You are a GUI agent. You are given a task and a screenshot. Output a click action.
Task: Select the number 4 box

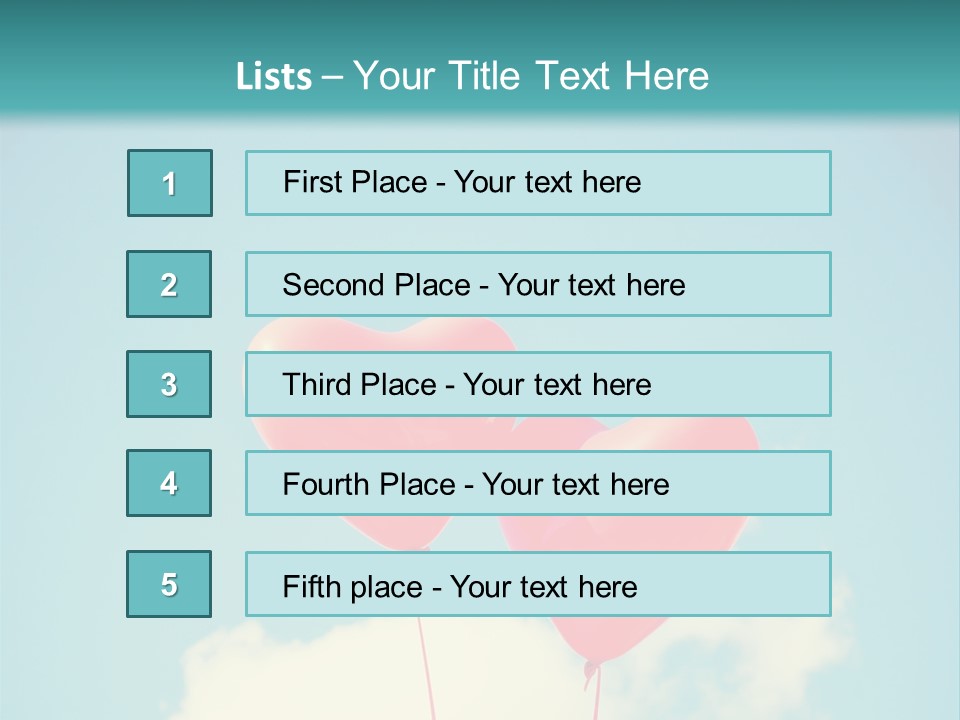(169, 483)
